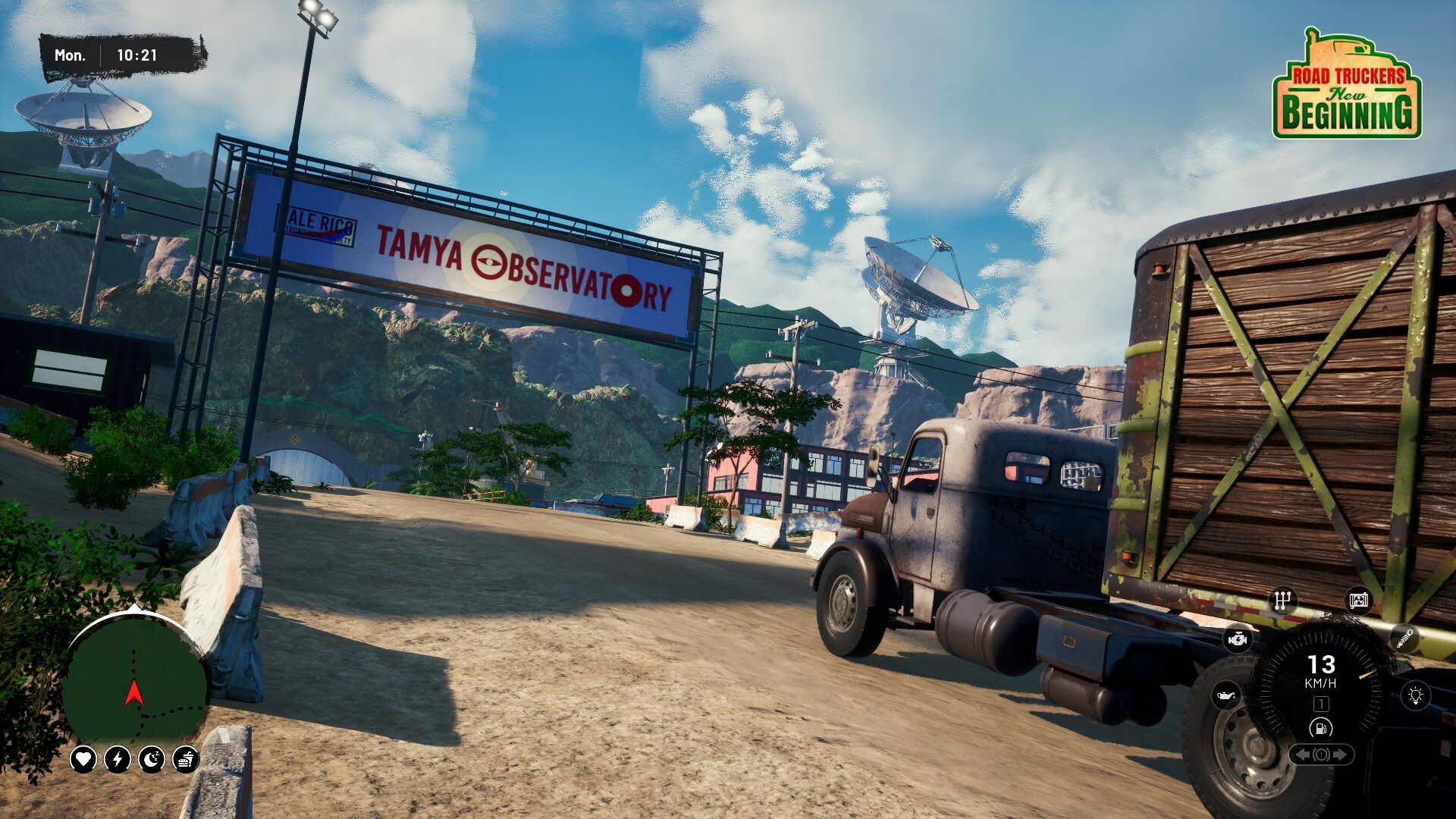Viewport: 1456px width, 819px height.
Task: Click the oil can indicator
Action: [x=1225, y=695]
